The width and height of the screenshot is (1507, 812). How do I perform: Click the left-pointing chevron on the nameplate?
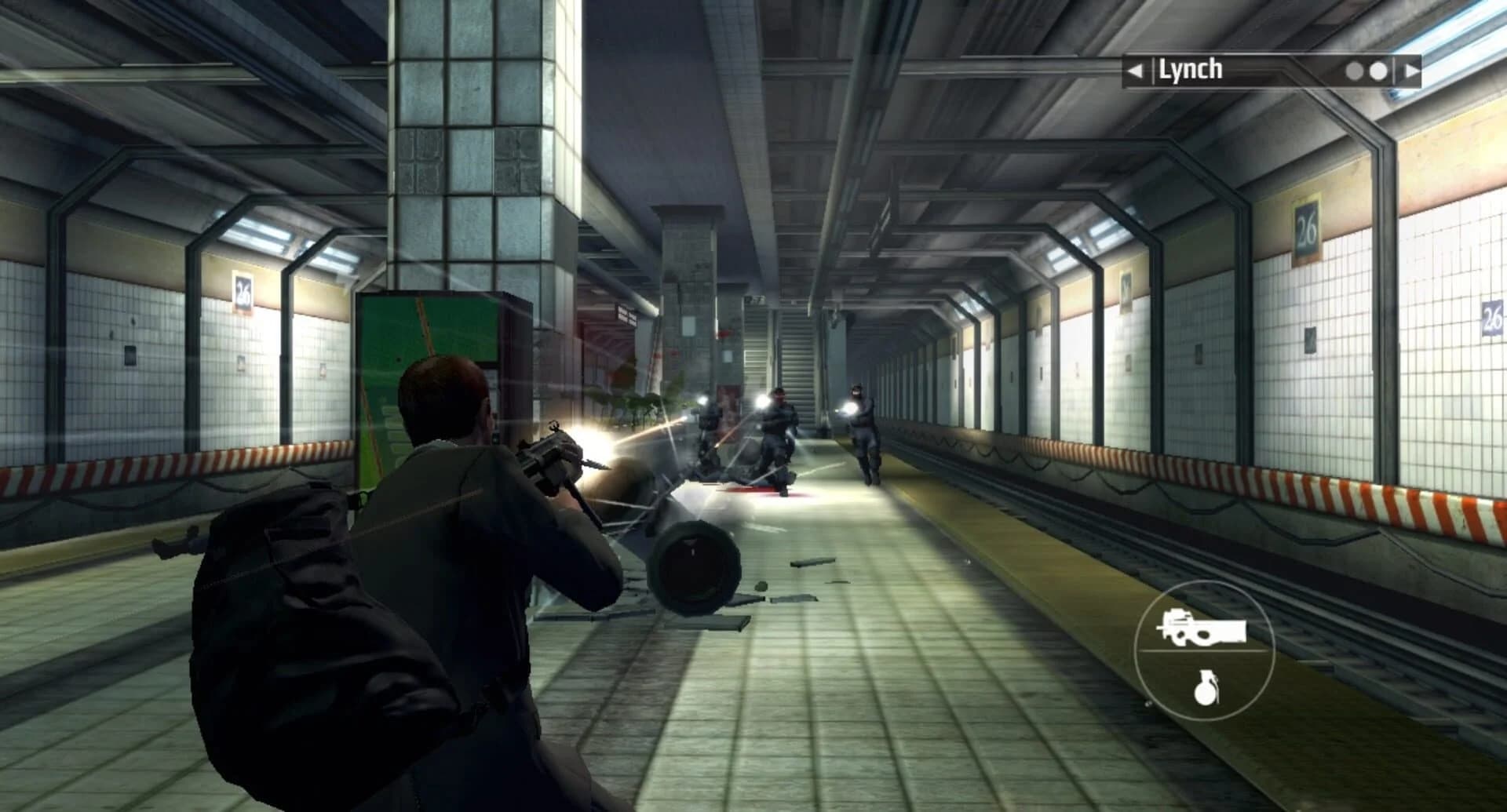1134,70
